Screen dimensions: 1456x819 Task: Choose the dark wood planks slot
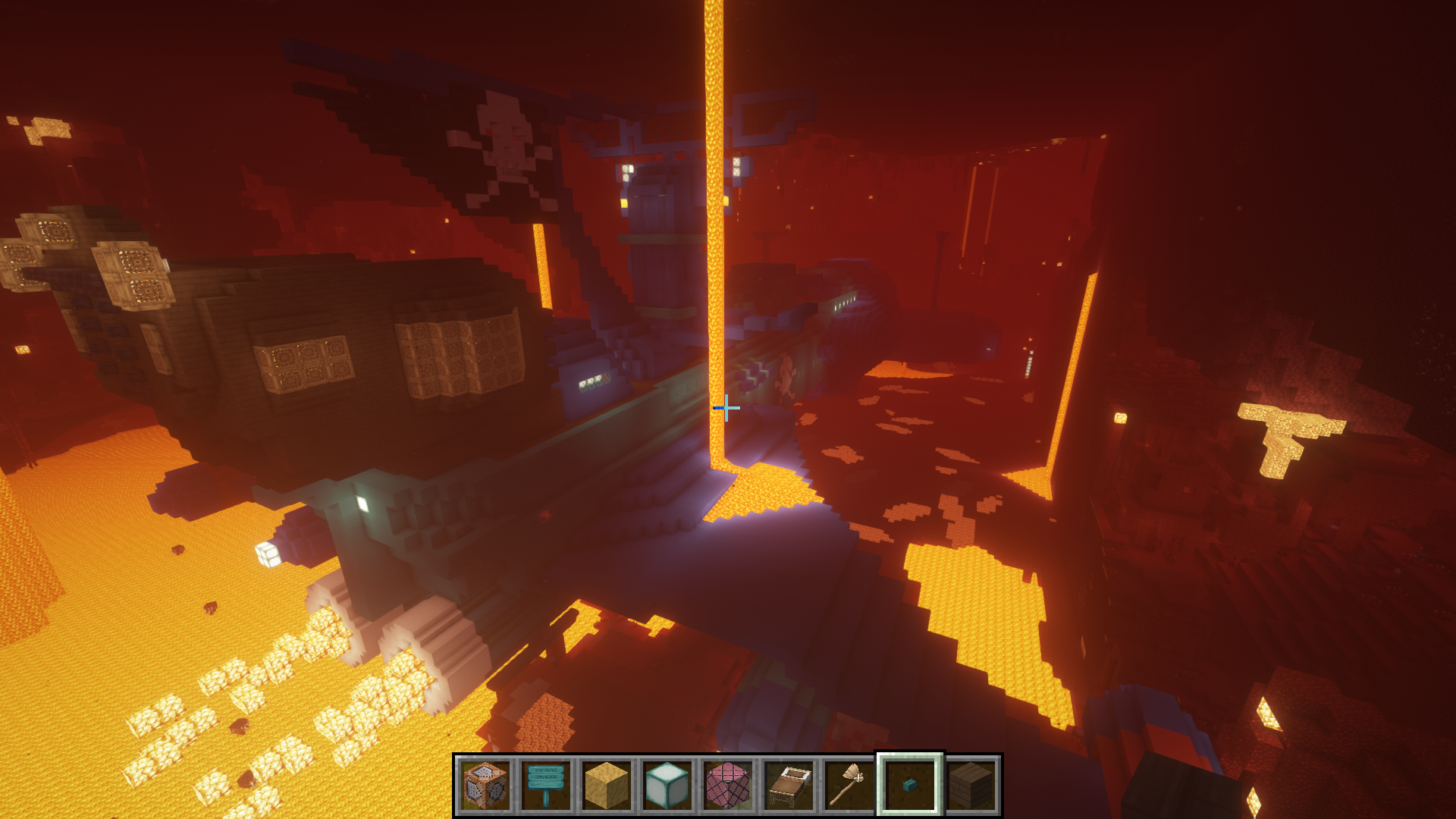pos(971,786)
